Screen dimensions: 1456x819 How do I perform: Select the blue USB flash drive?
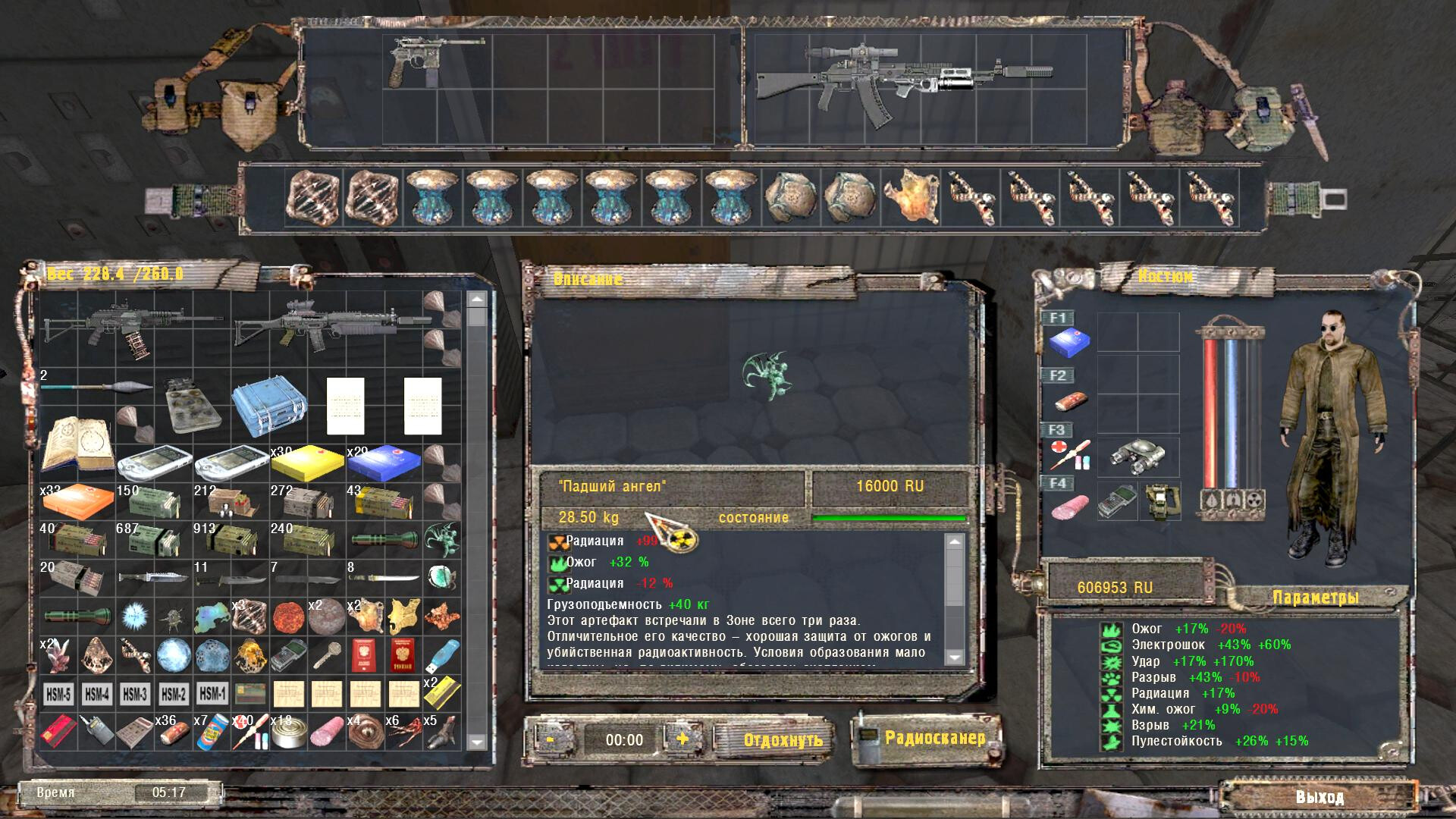coord(444,655)
